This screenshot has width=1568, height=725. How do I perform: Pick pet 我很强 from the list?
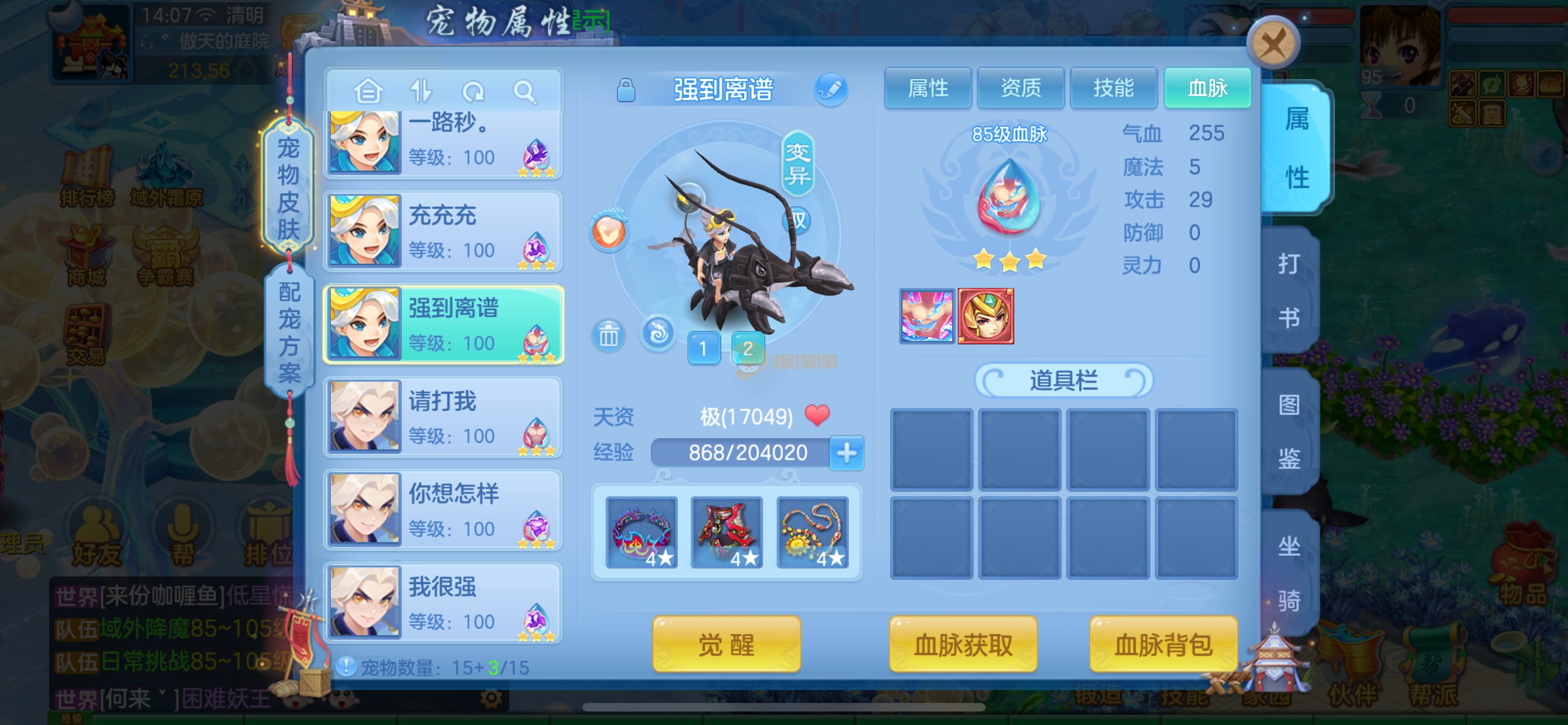[443, 602]
